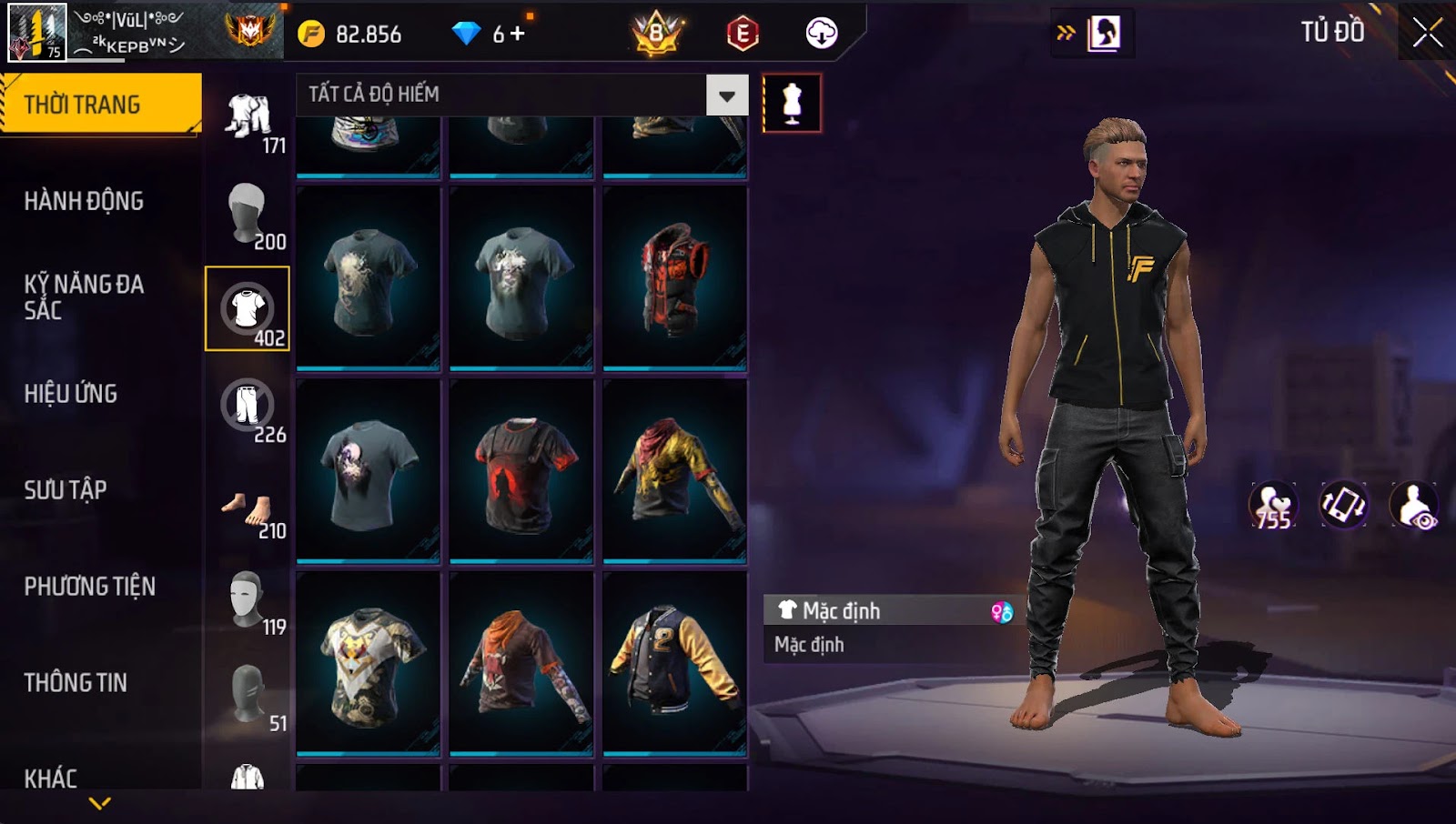Add diamonds with the plus button
Image resolution: width=1456 pixels, height=824 pixels.
click(518, 34)
